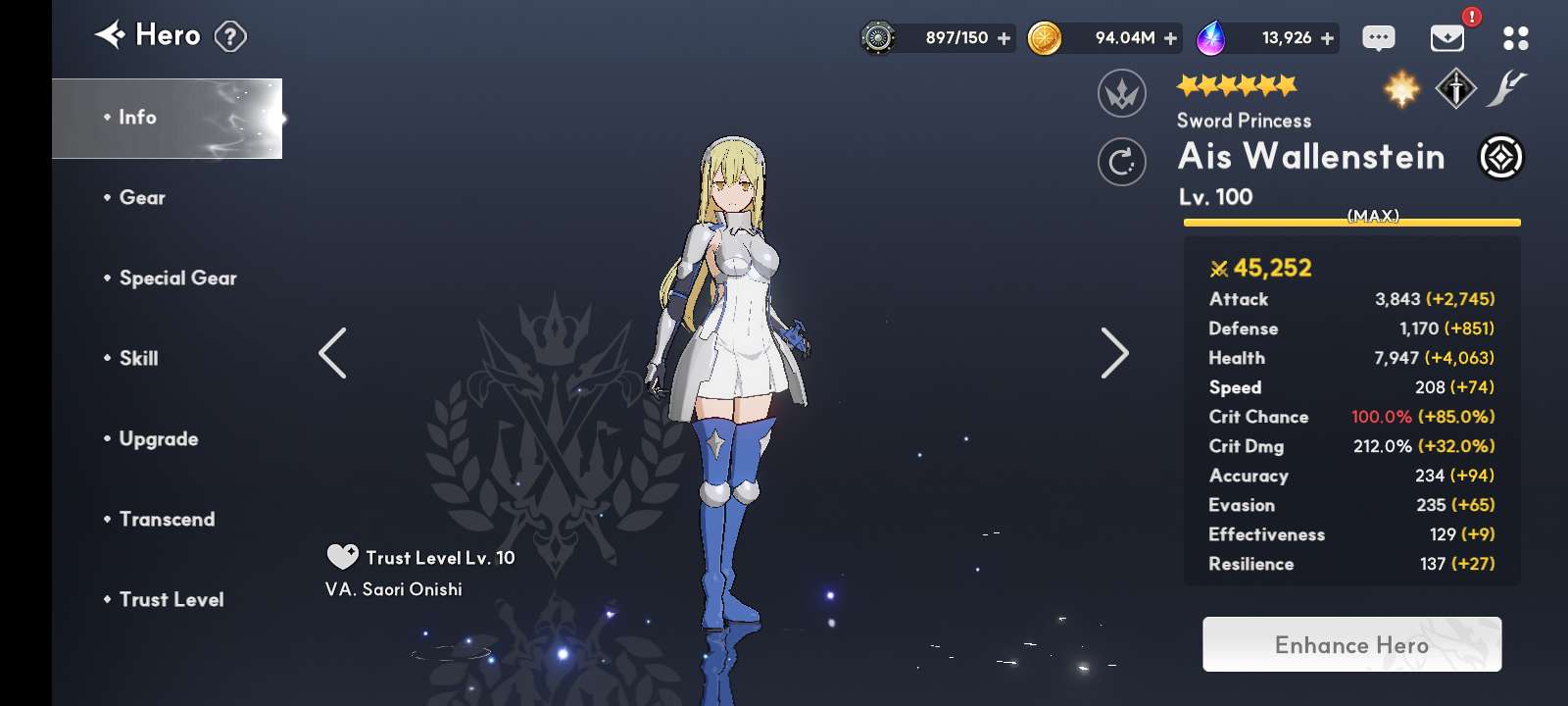Open the mailbox with the alert badge
Screen dimensions: 1568x706
pos(1447,38)
